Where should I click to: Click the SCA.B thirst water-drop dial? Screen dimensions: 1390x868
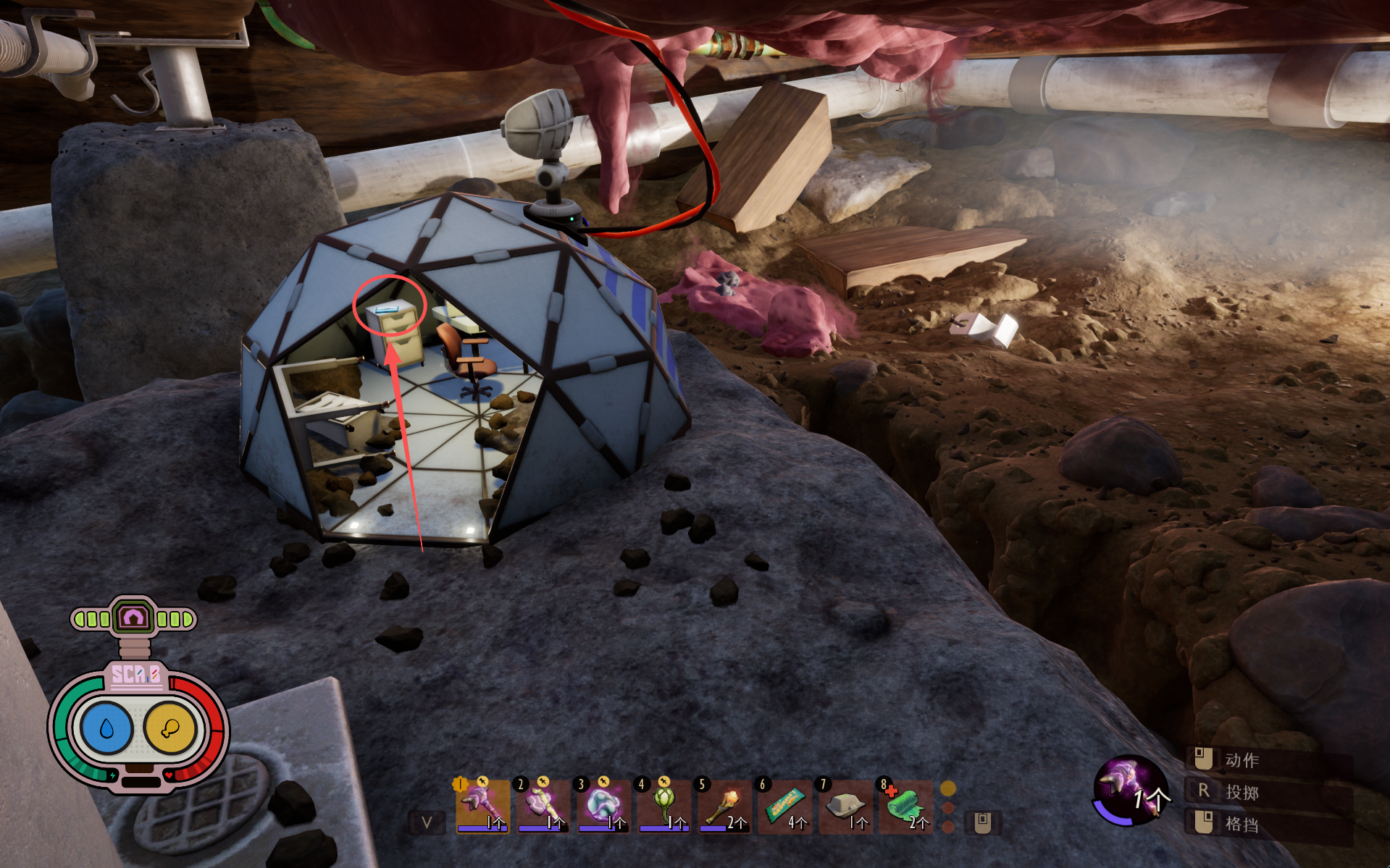107,728
